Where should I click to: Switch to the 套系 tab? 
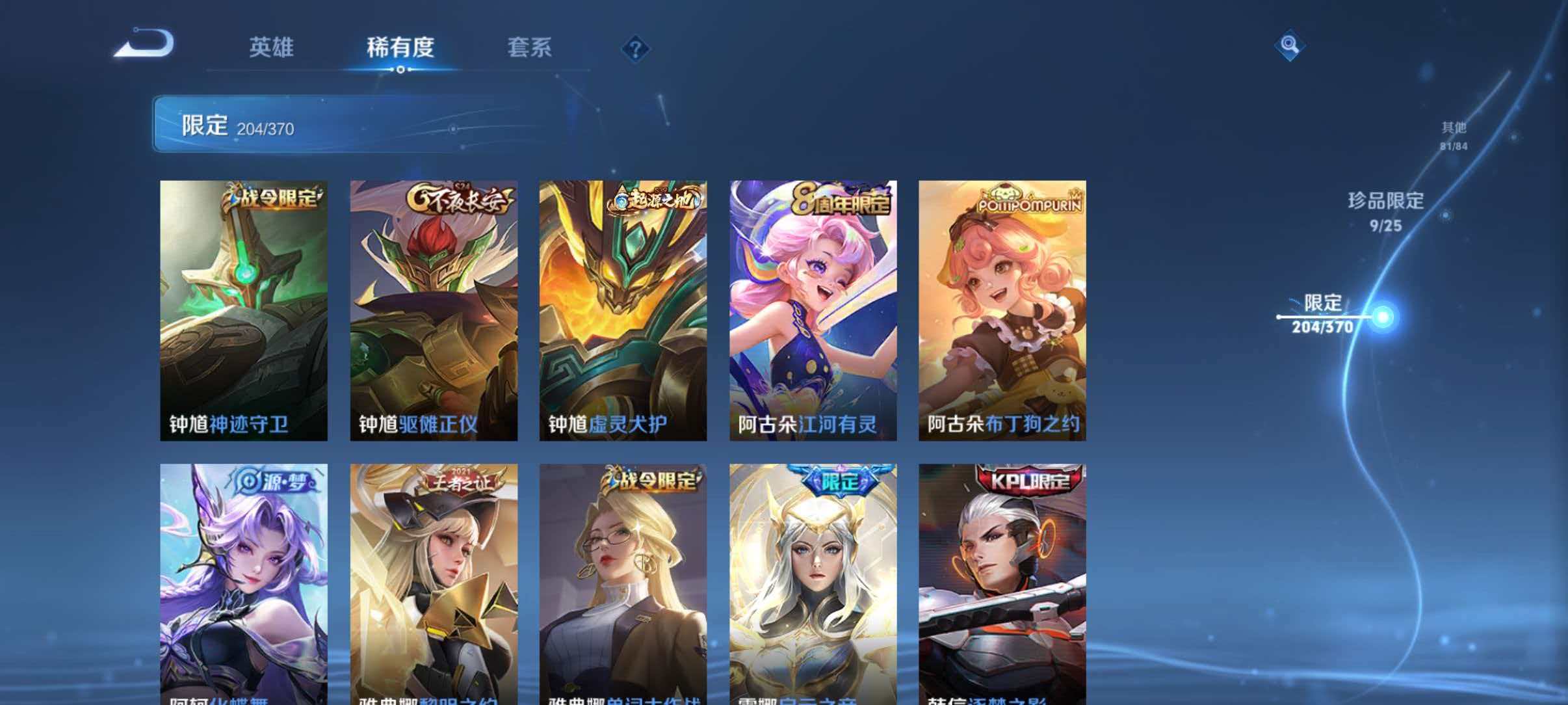click(x=530, y=47)
